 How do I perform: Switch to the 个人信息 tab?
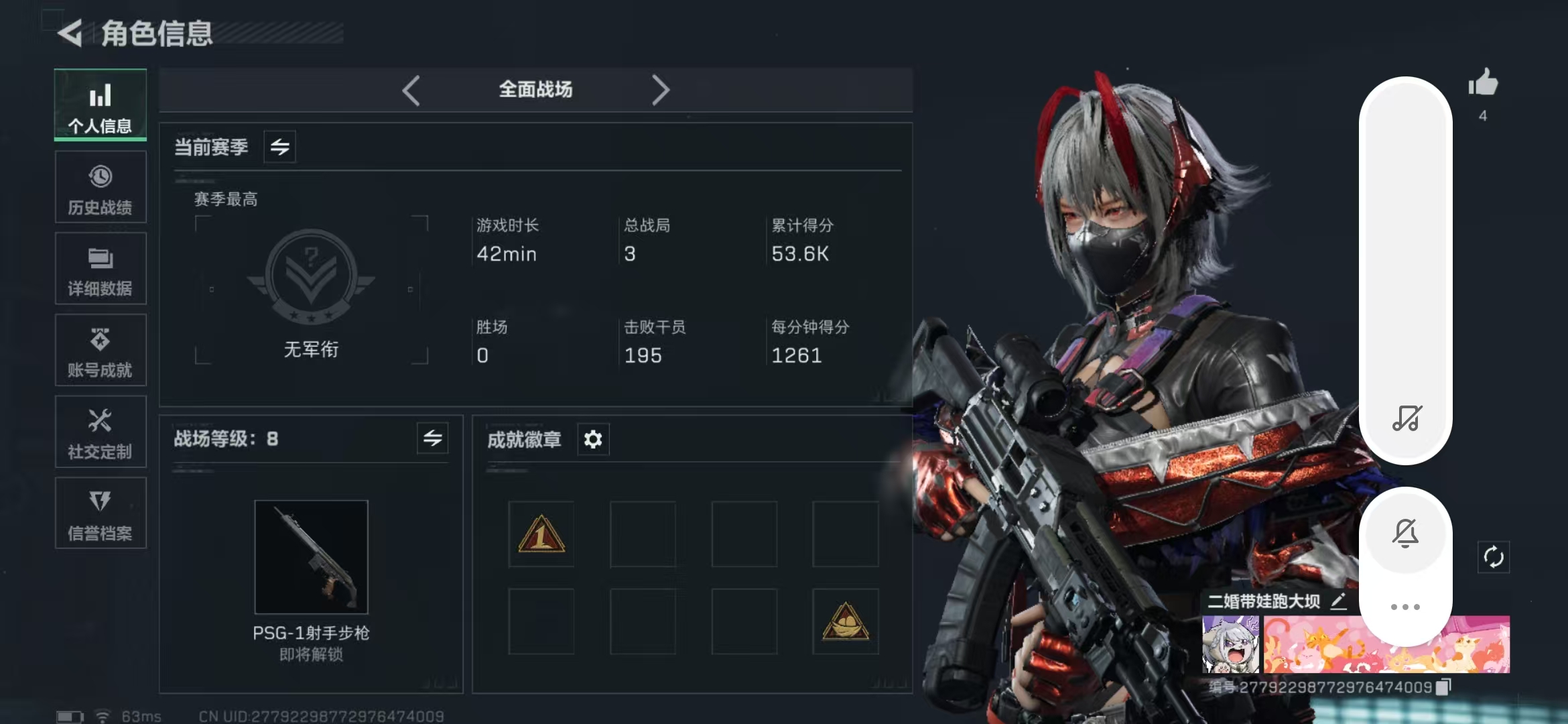pos(101,105)
